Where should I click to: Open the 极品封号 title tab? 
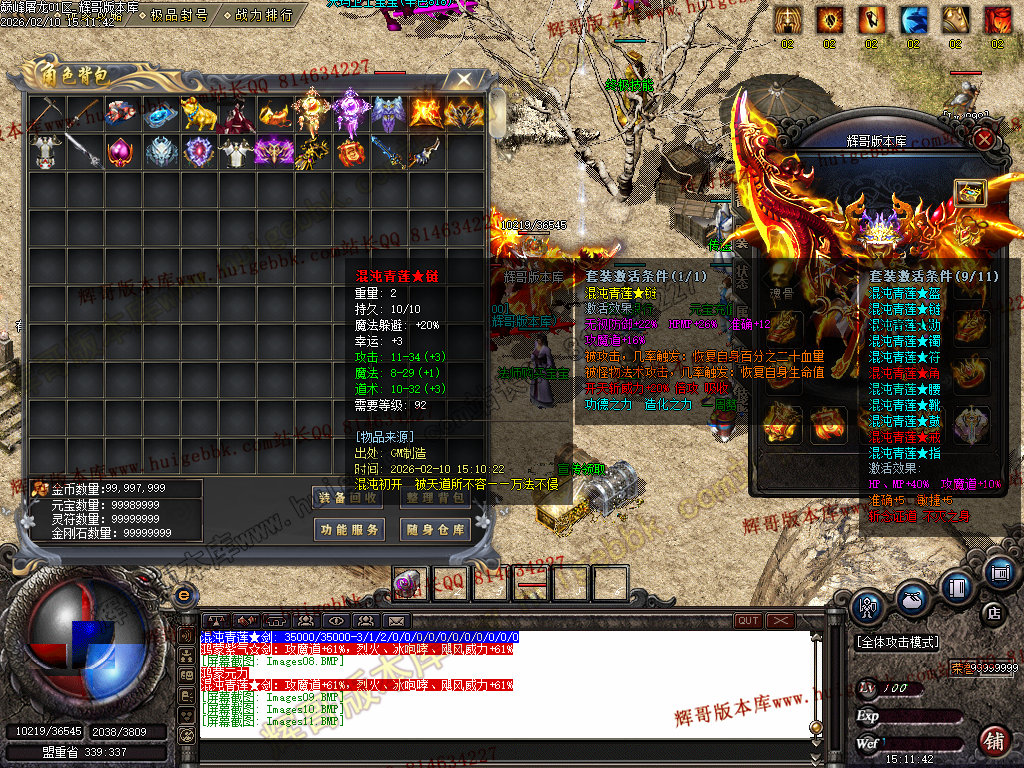pyautogui.click(x=178, y=15)
